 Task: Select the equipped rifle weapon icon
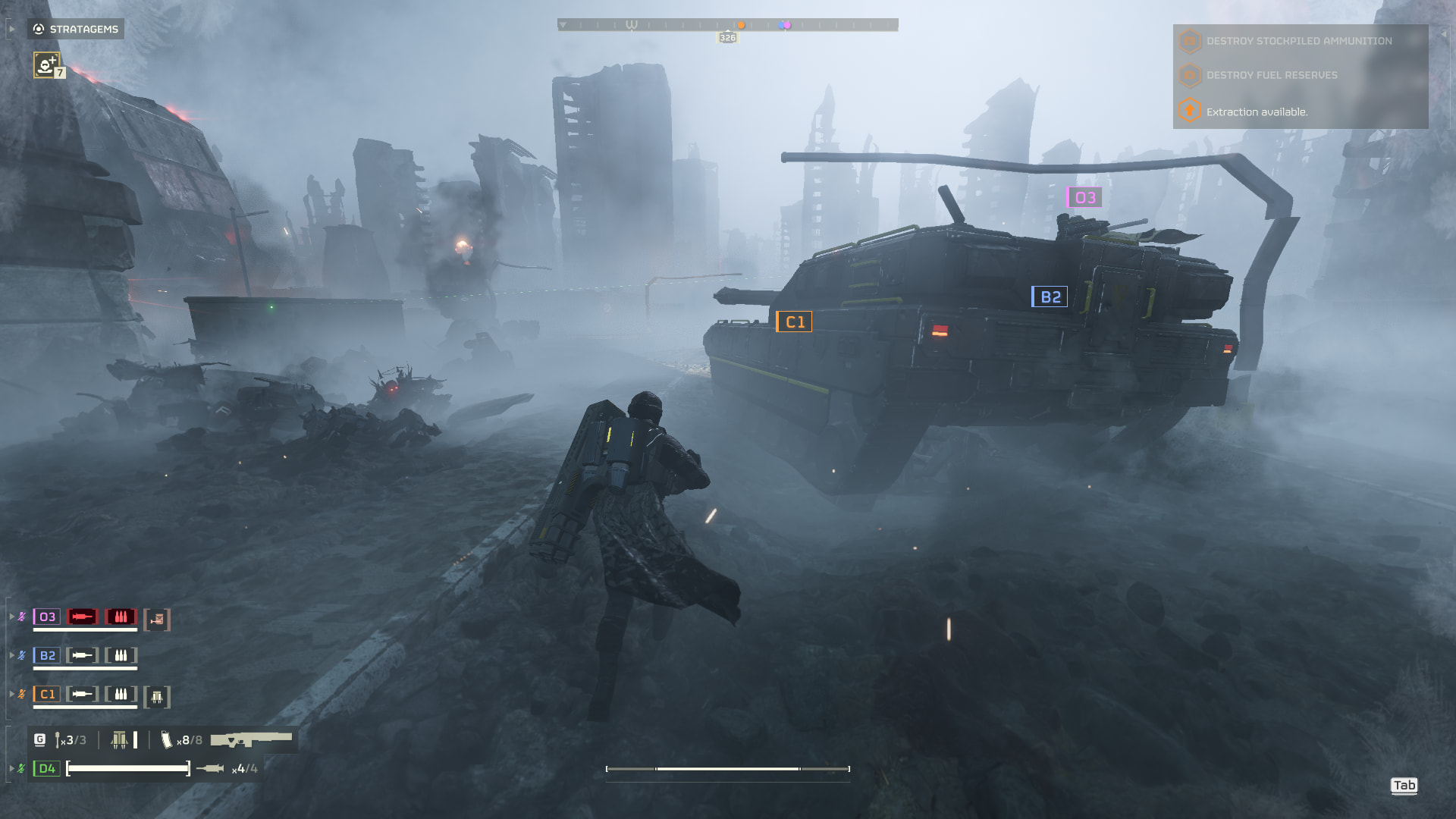pyautogui.click(x=251, y=739)
